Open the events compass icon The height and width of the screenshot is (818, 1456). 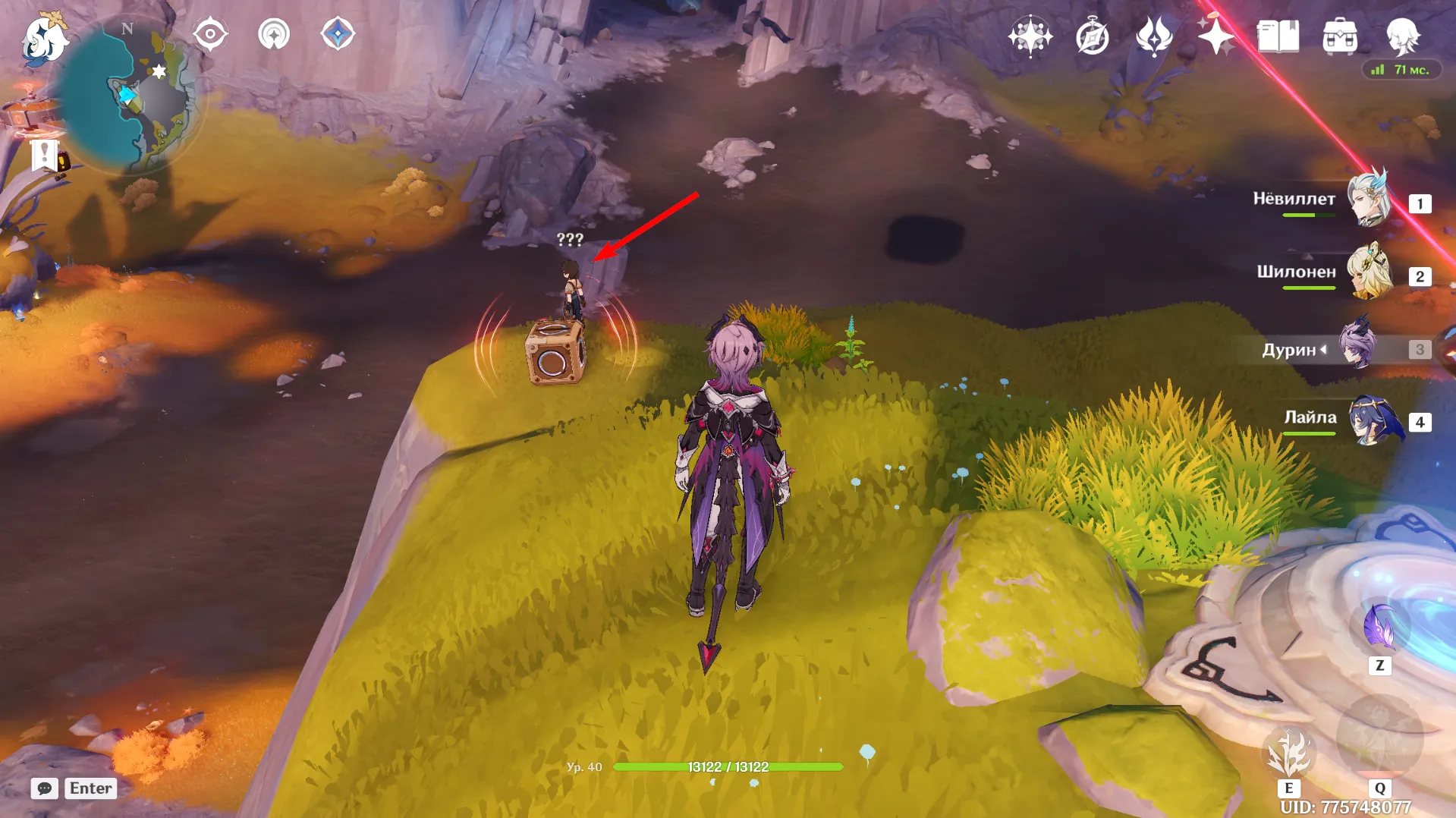(x=338, y=34)
